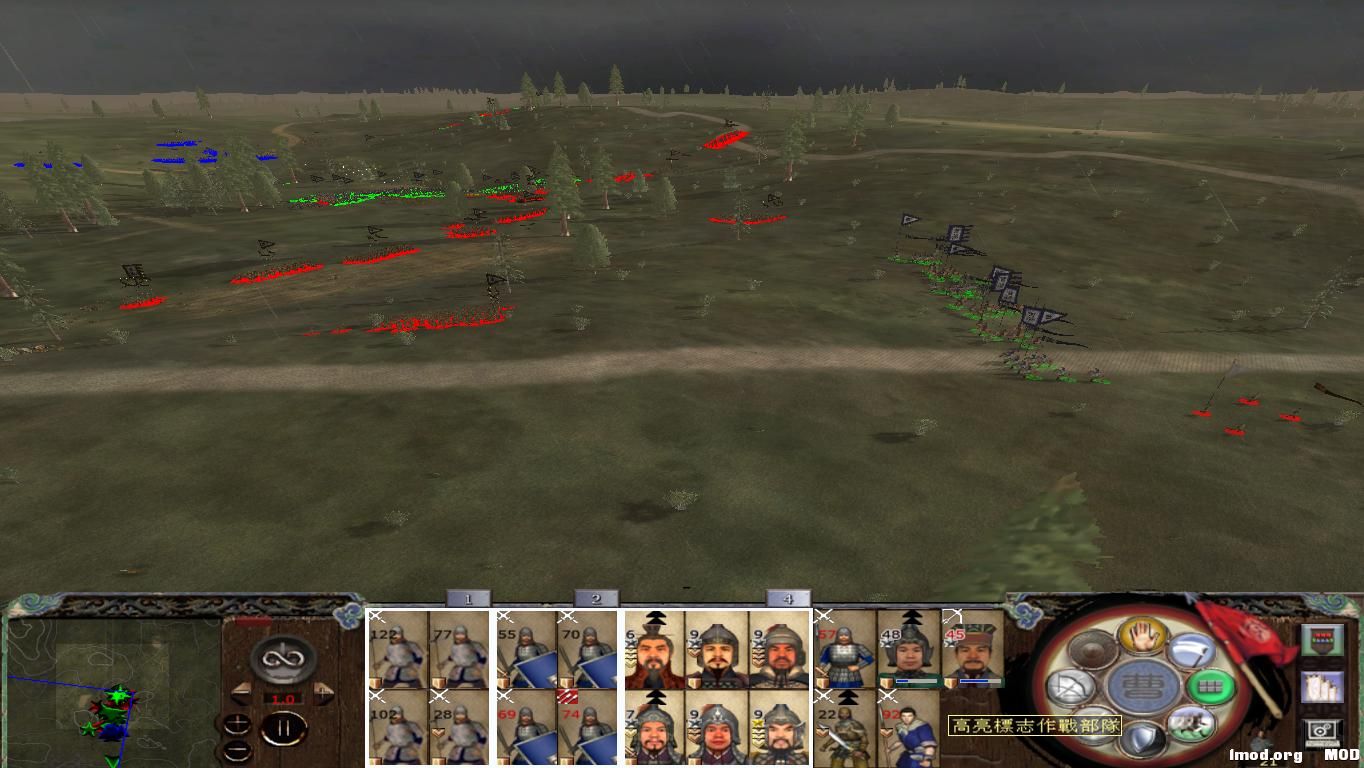
Task: Decrease game speed with left arrow
Action: [242, 694]
